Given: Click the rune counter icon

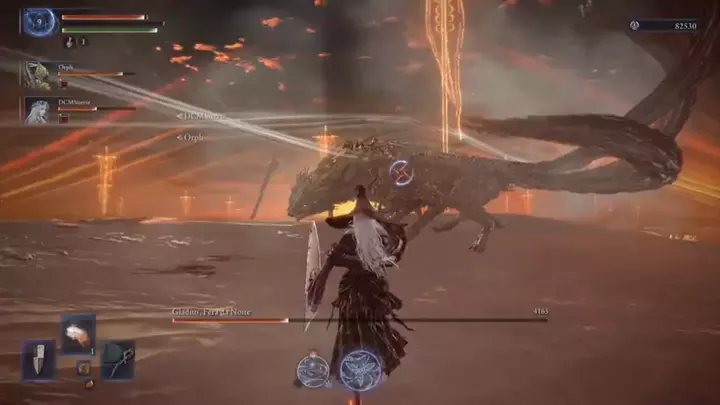Looking at the screenshot, I should point(636,24).
